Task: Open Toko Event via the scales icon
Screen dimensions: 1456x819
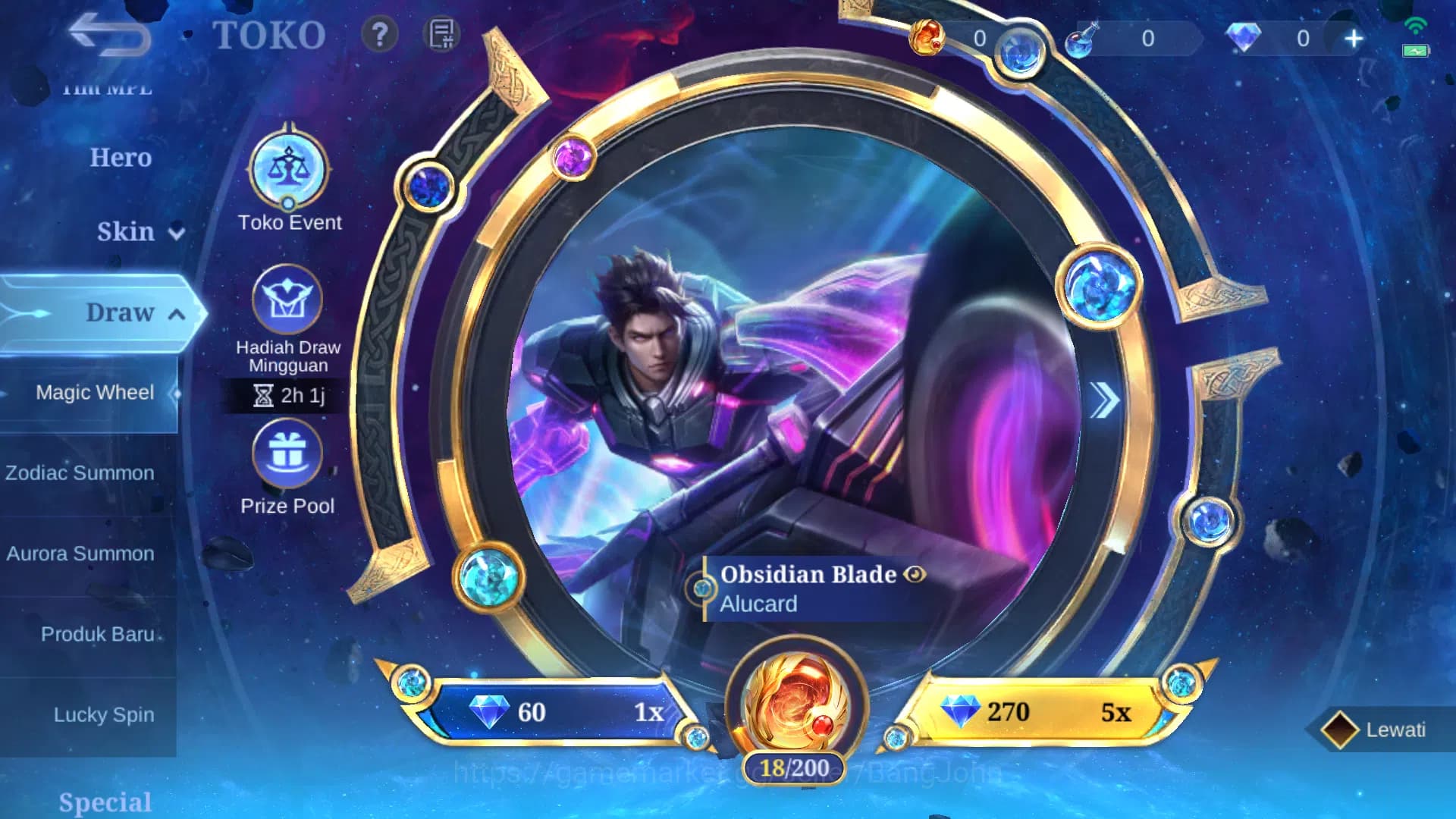Action: pos(287,168)
